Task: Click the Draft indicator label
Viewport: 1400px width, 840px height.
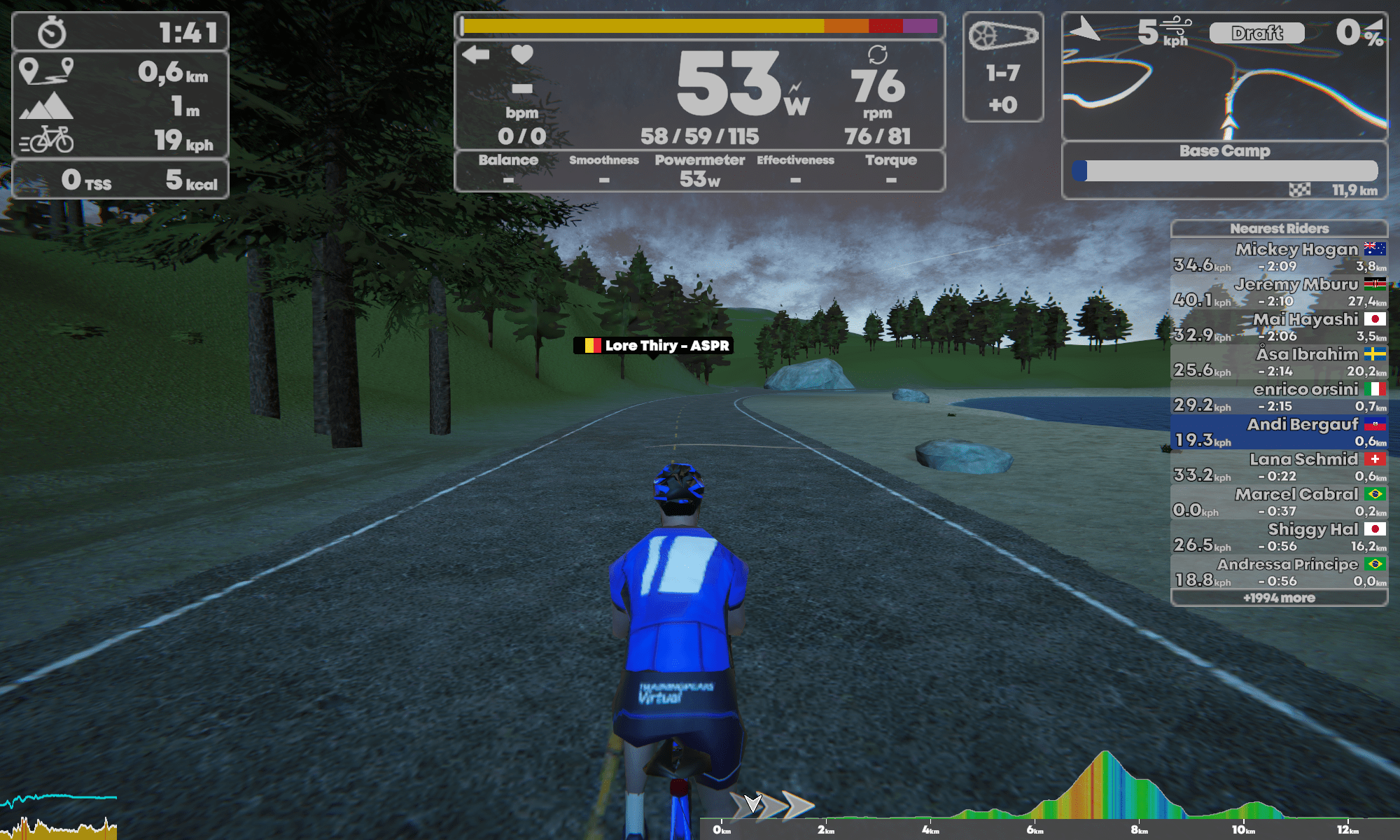Action: [x=1256, y=33]
